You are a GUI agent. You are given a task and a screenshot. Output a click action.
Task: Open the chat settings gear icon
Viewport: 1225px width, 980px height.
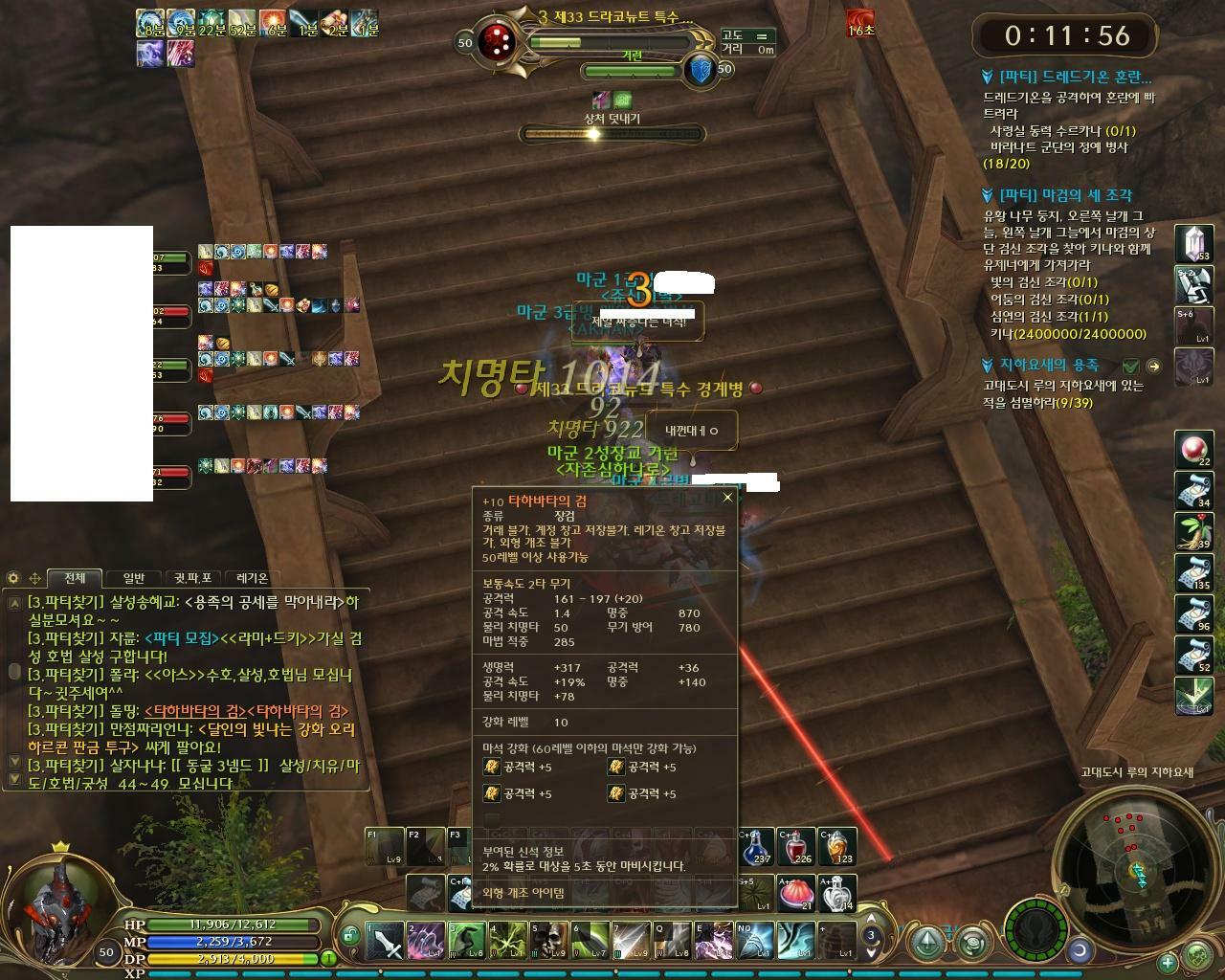tap(12, 578)
